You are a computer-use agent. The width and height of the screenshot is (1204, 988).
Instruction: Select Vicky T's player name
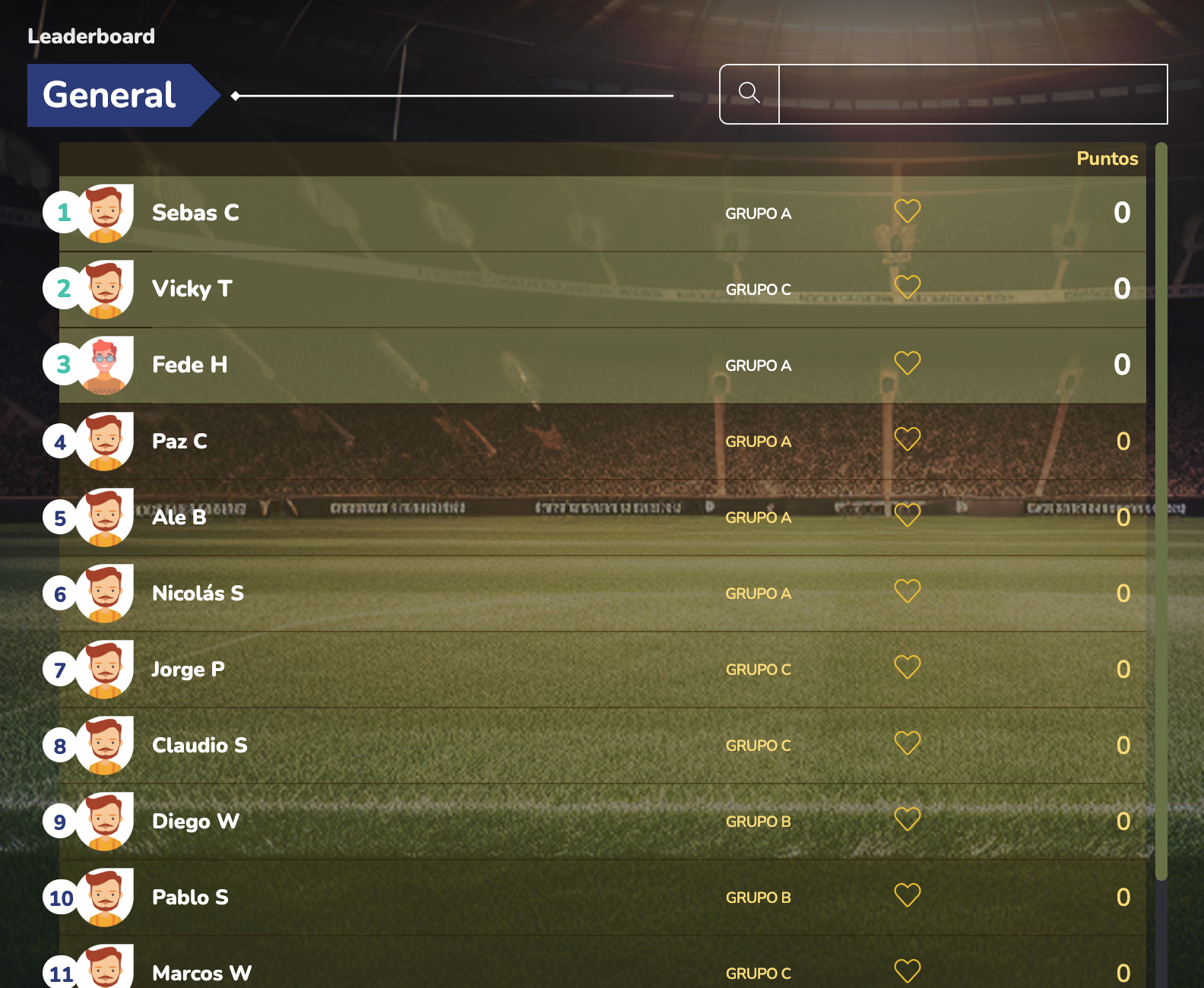[192, 289]
